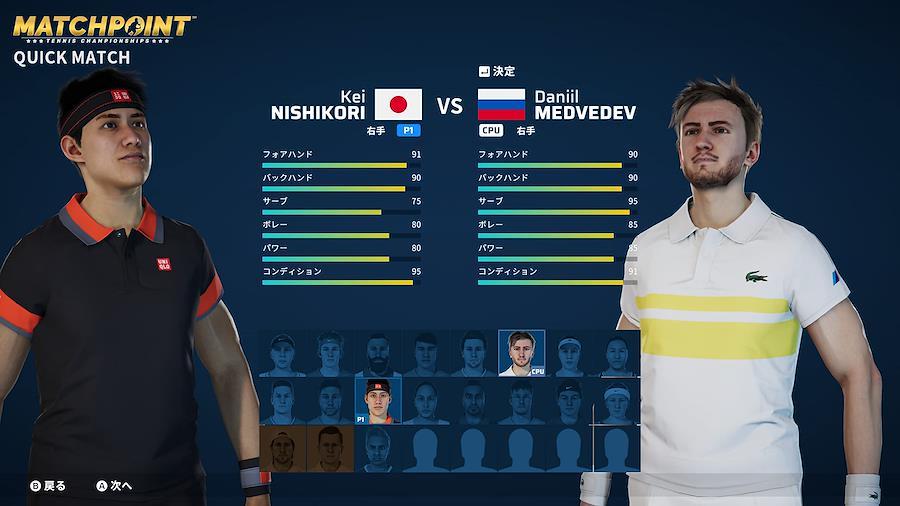Select Medvedev's highlighted CPU portrait
The width and height of the screenshot is (900, 506).
tap(521, 353)
